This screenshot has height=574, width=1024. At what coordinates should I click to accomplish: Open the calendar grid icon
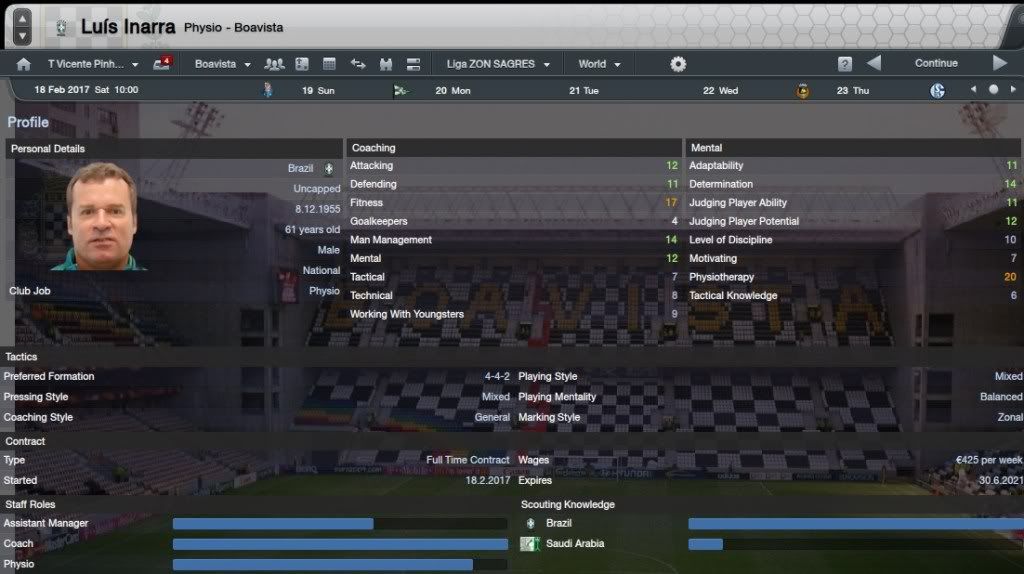[x=329, y=64]
